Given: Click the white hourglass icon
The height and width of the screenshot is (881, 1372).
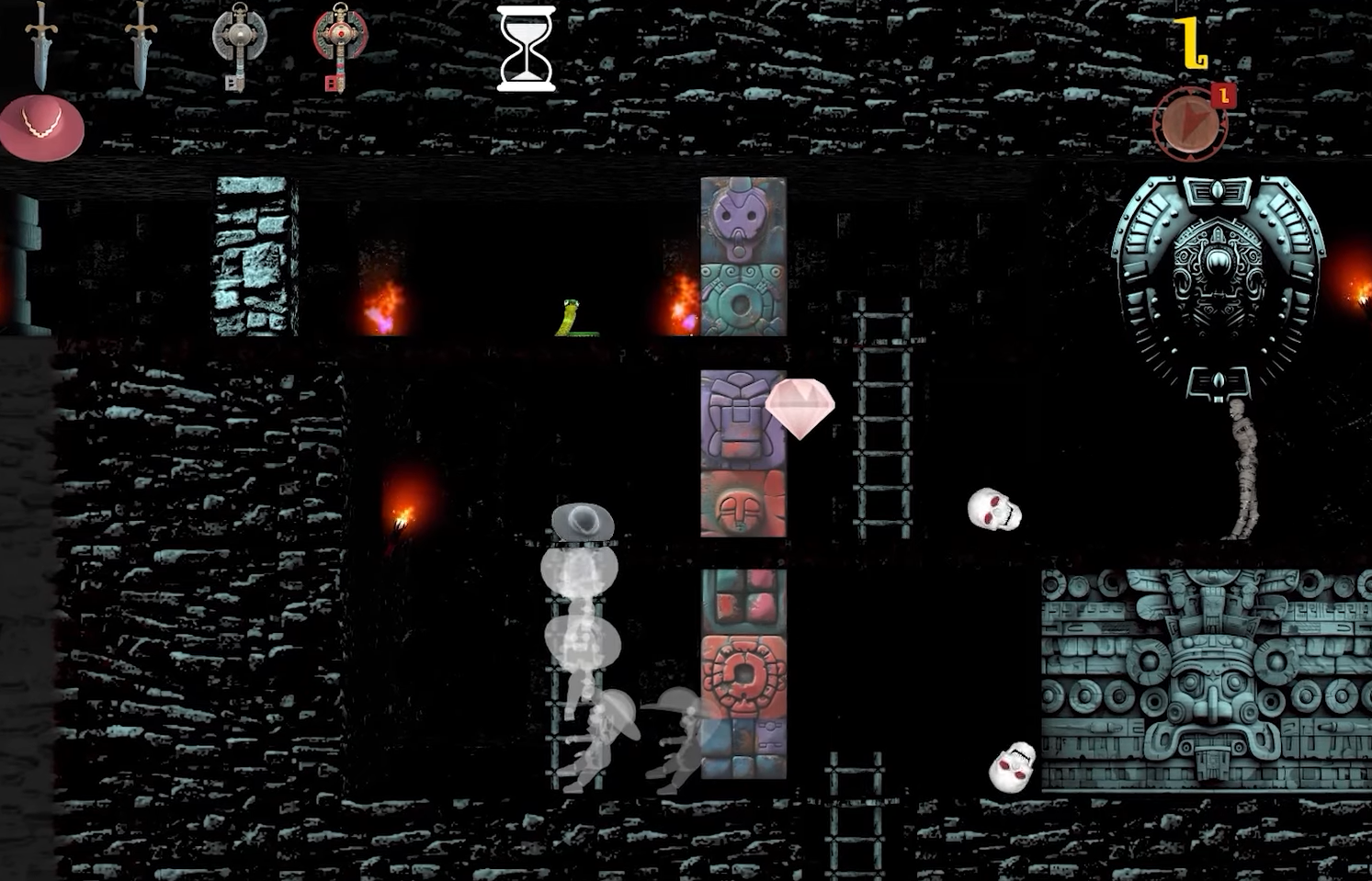Looking at the screenshot, I should click(x=526, y=48).
